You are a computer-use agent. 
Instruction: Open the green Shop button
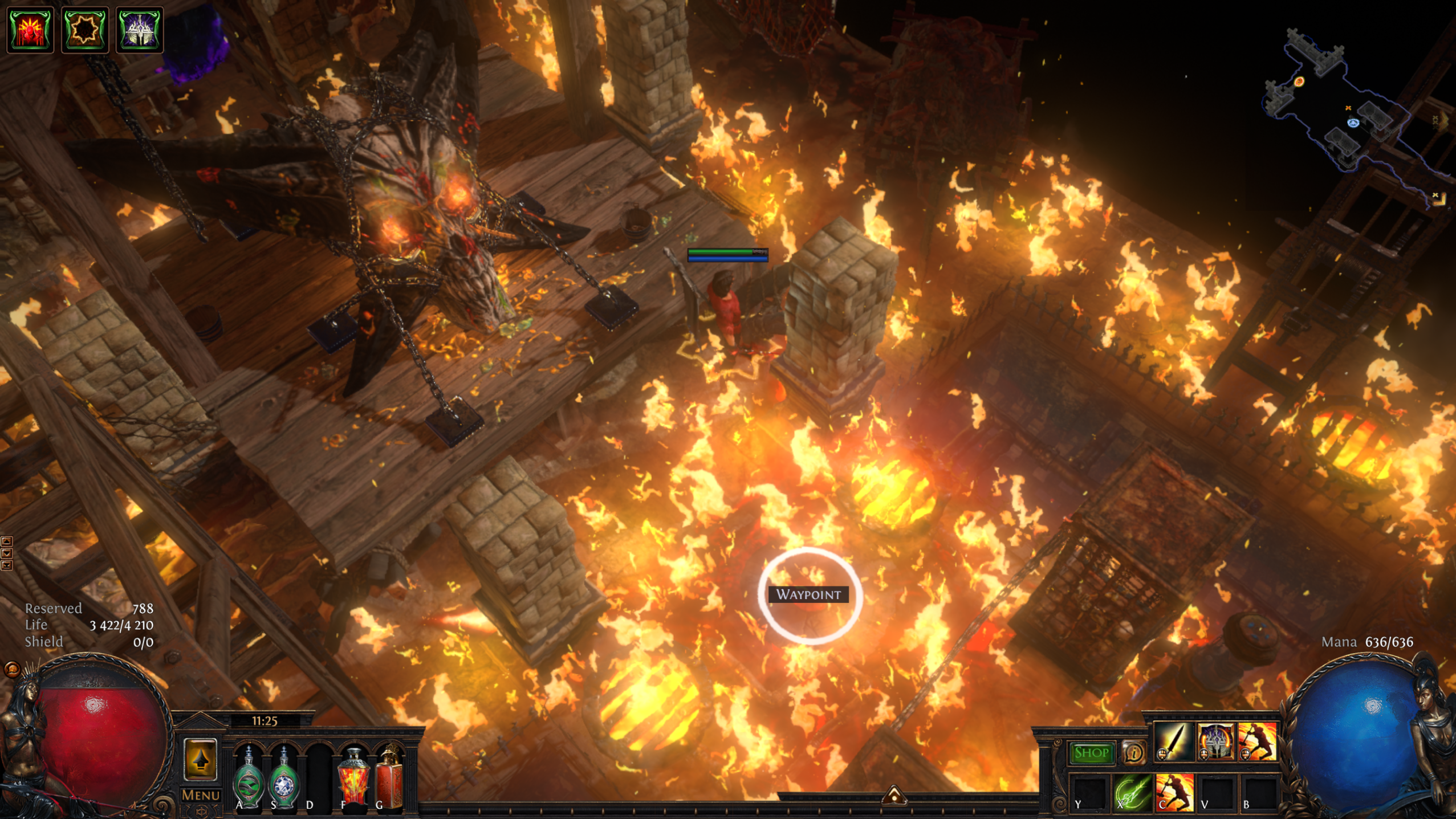coord(1091,753)
